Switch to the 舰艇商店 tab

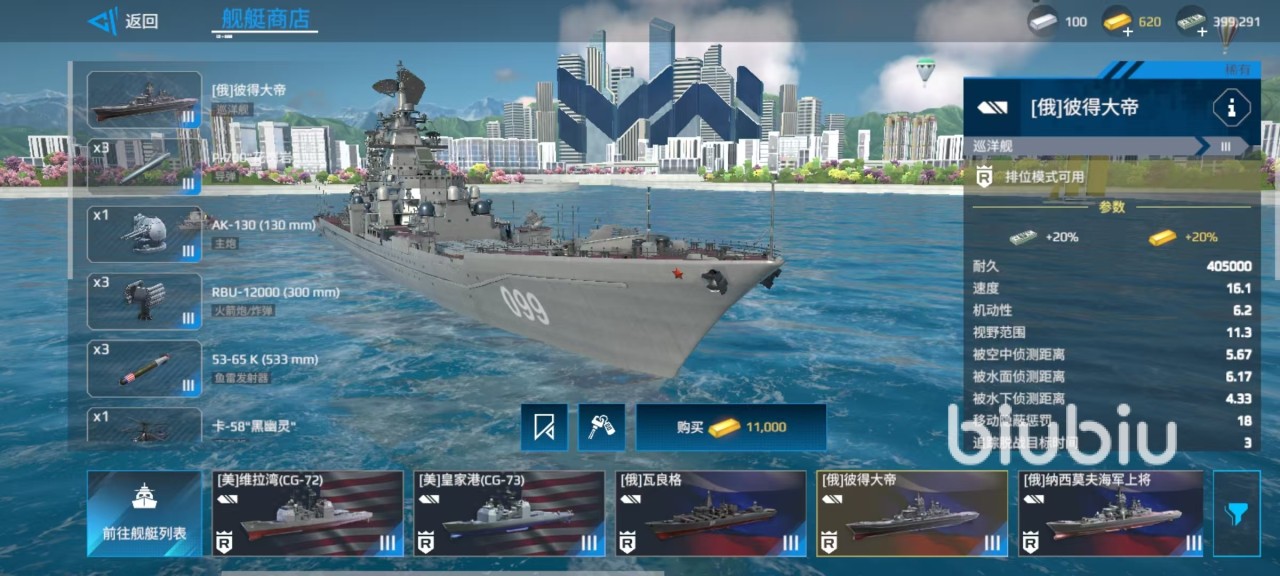[x=265, y=19]
